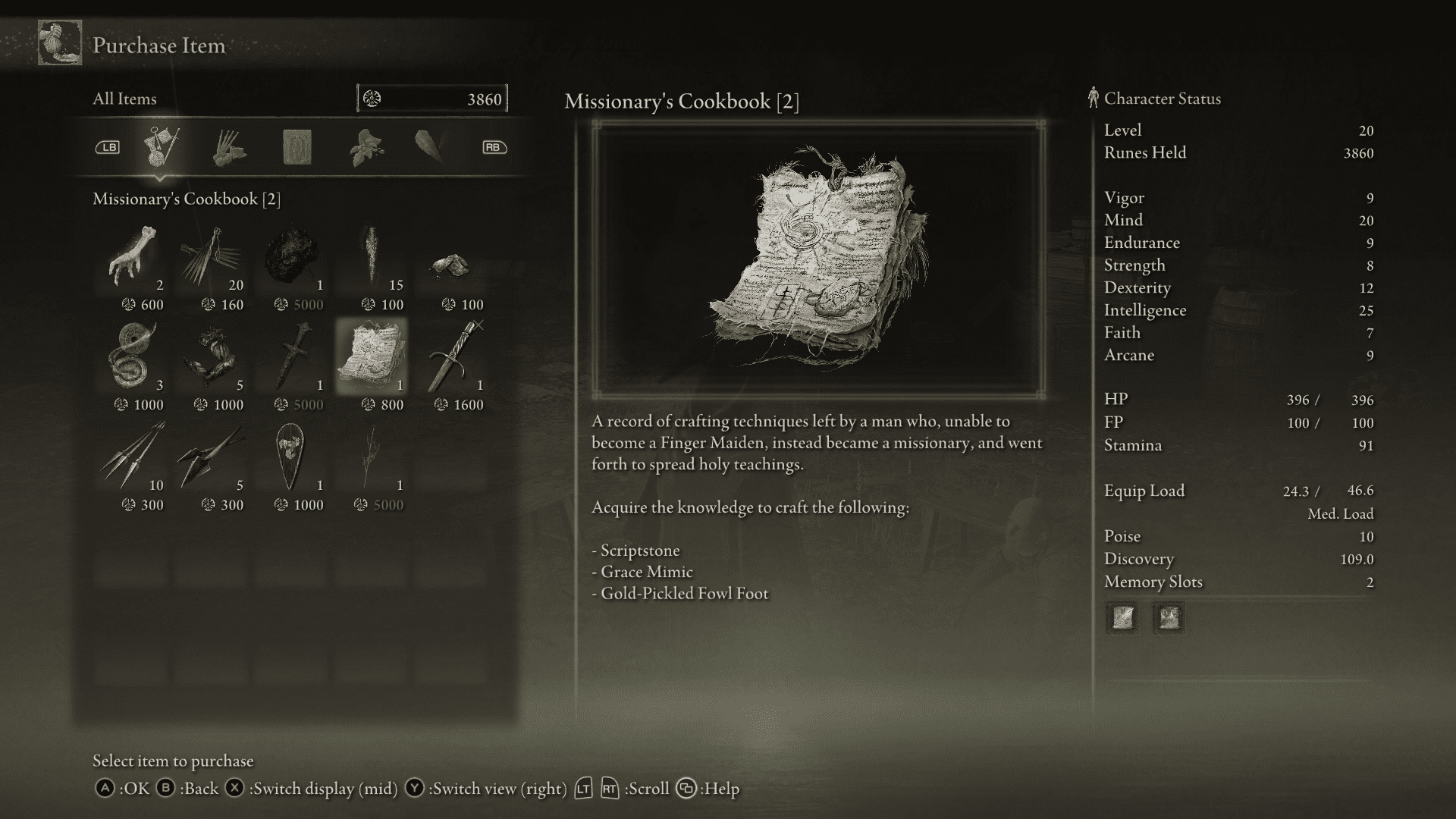
Task: Click the Help button prompt
Action: pyautogui.click(x=687, y=788)
